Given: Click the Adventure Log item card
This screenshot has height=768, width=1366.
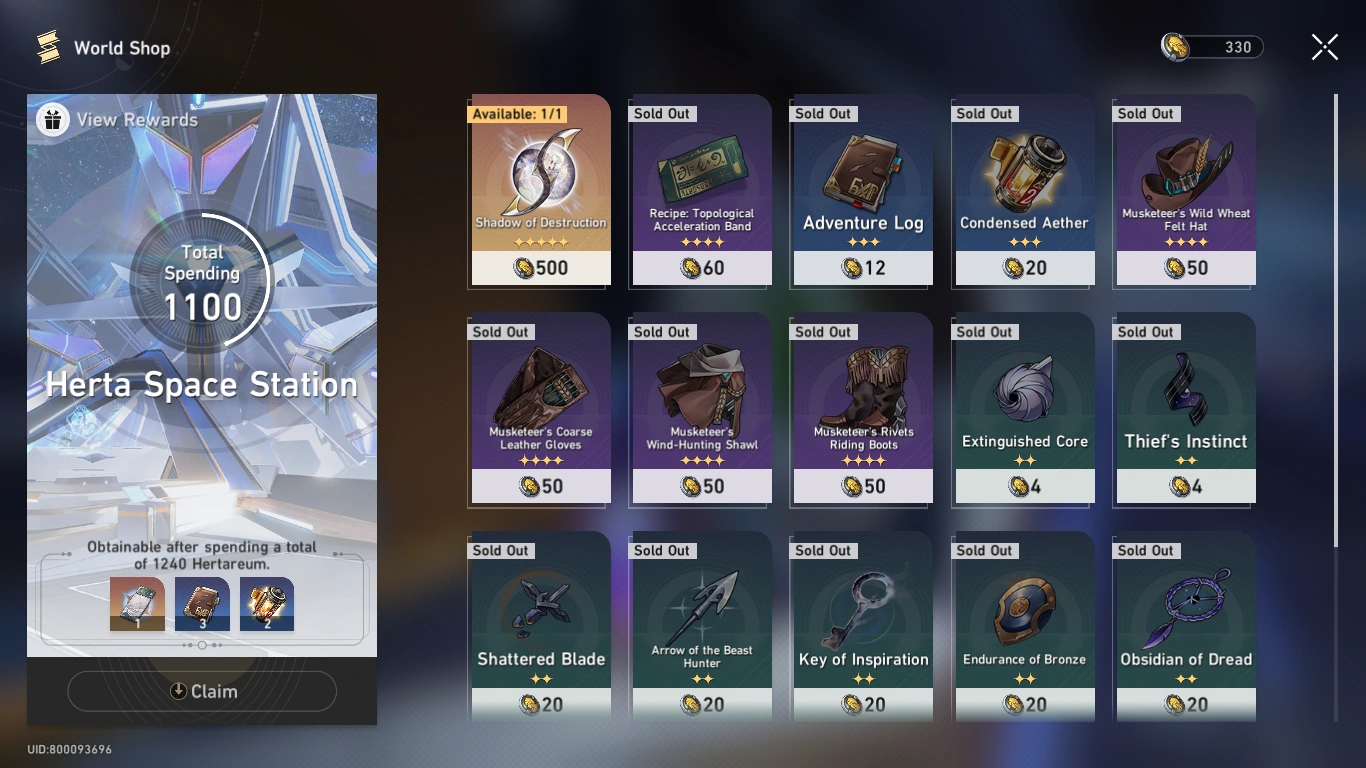Looking at the screenshot, I should (862, 190).
